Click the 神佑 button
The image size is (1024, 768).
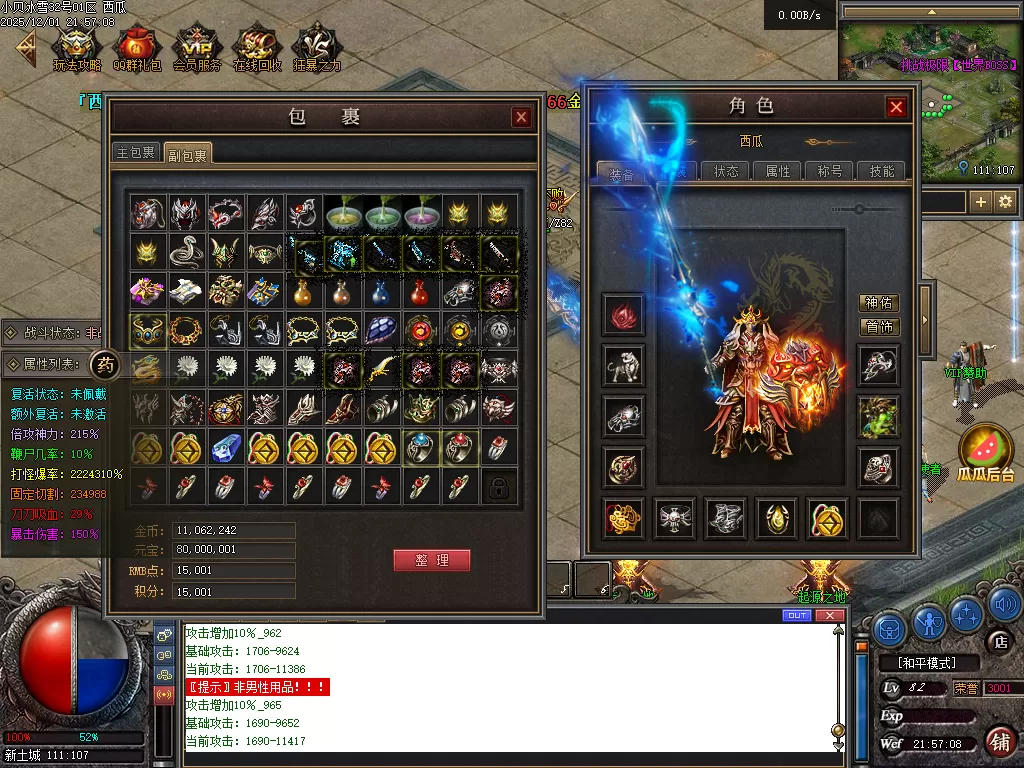pyautogui.click(x=879, y=302)
